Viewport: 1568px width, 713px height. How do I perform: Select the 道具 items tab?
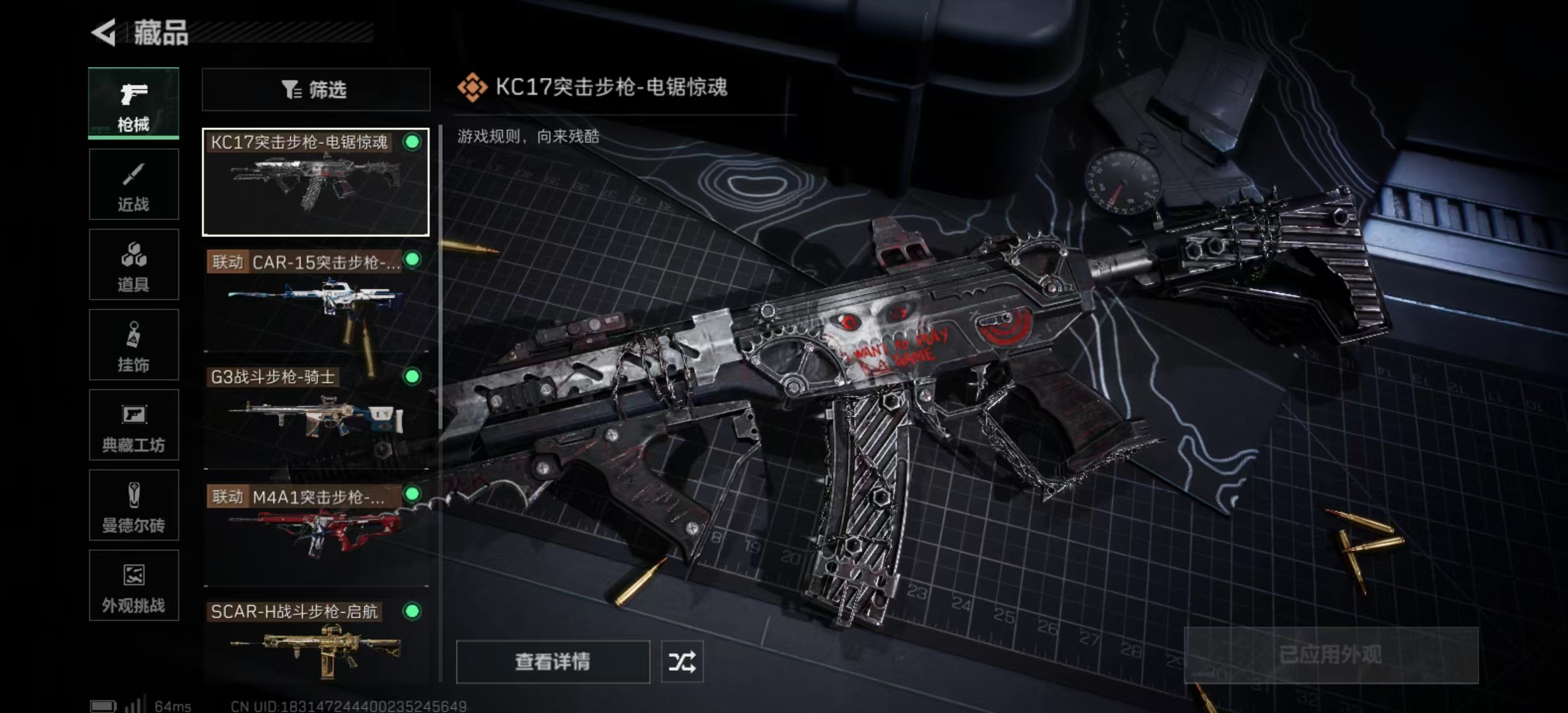(133, 265)
